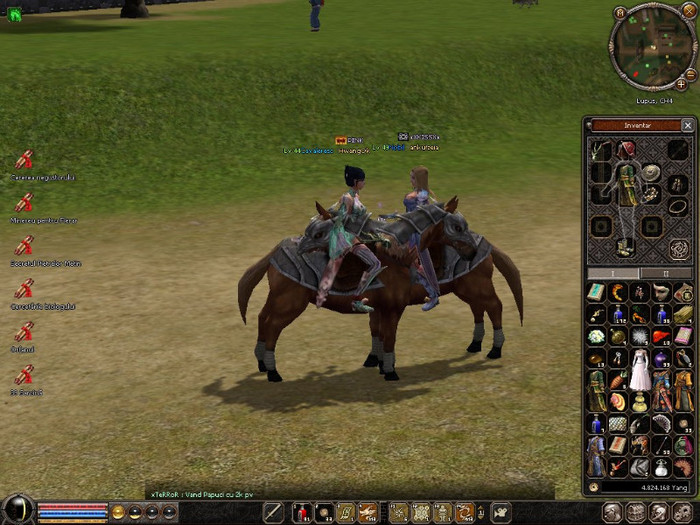Image resolution: width=700 pixels, height=525 pixels.
Task: Open the Cererea negustorului quest scroll
Action: pyautogui.click(x=23, y=160)
